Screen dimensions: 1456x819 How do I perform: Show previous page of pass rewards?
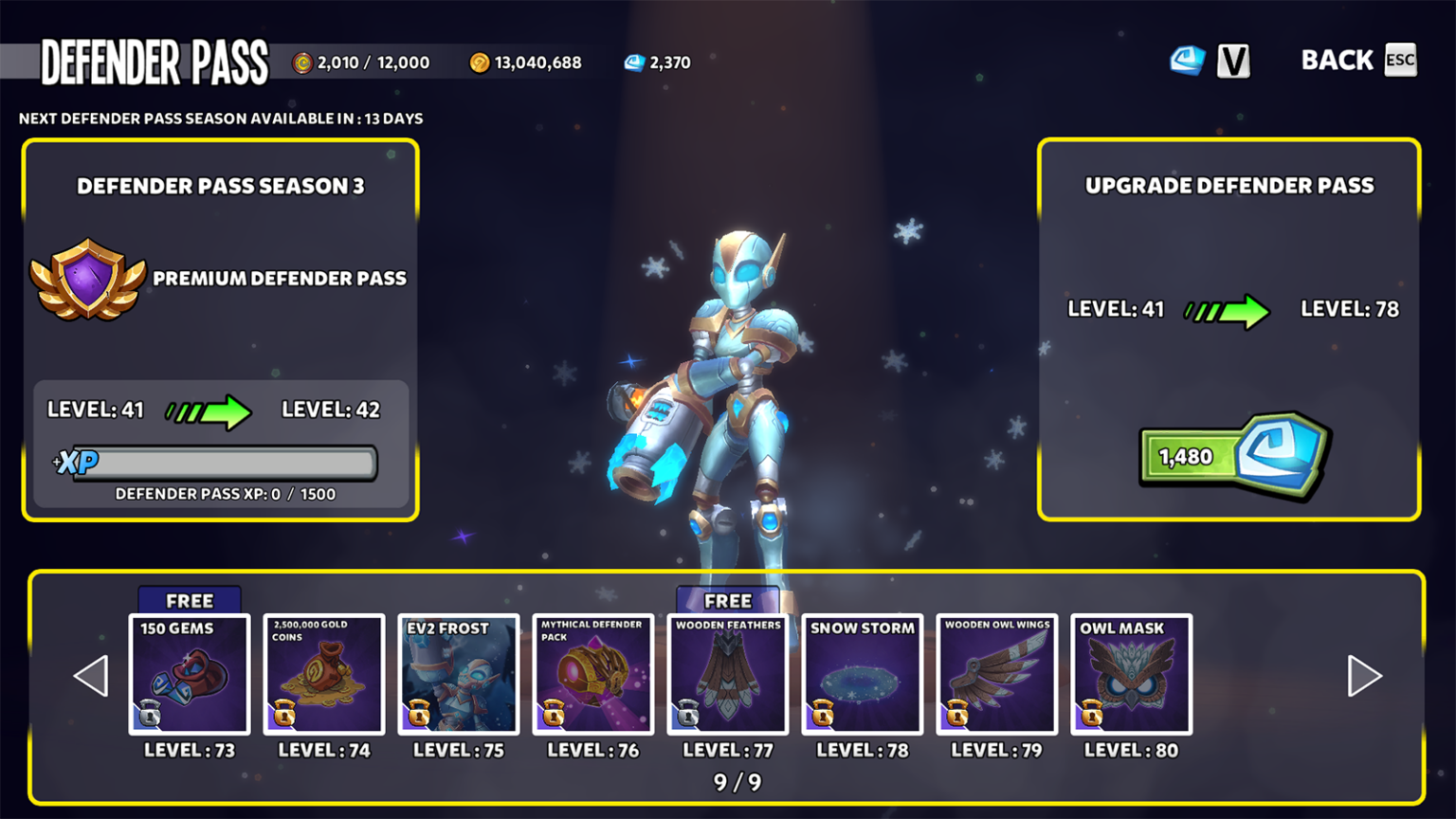pos(91,676)
